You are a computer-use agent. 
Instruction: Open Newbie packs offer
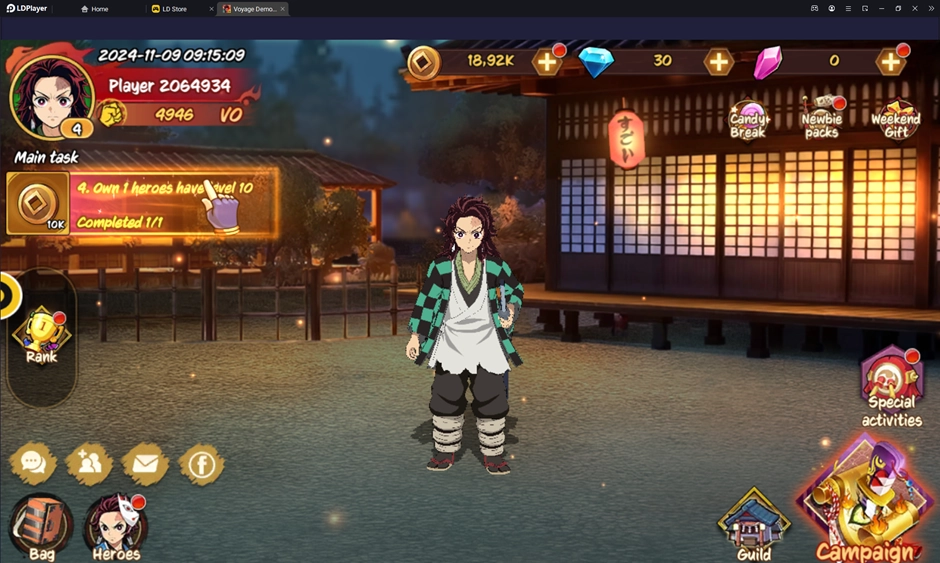(x=821, y=119)
